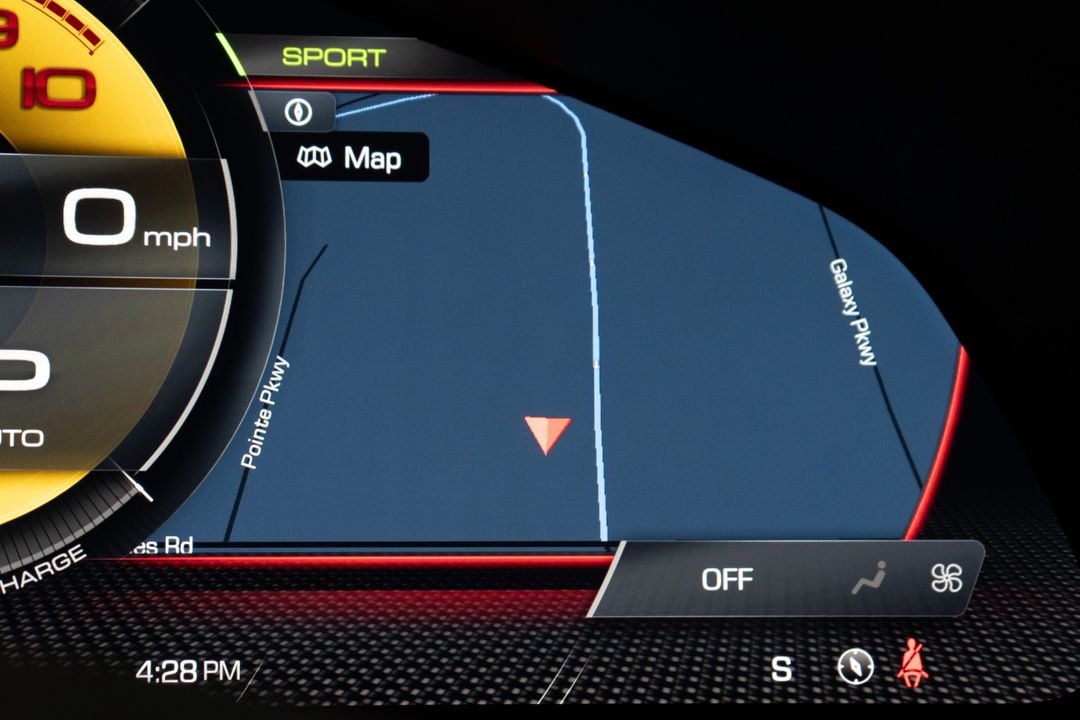Click the compass icon near the seatbelt warning
This screenshot has height=720, width=1080.
pos(855,667)
